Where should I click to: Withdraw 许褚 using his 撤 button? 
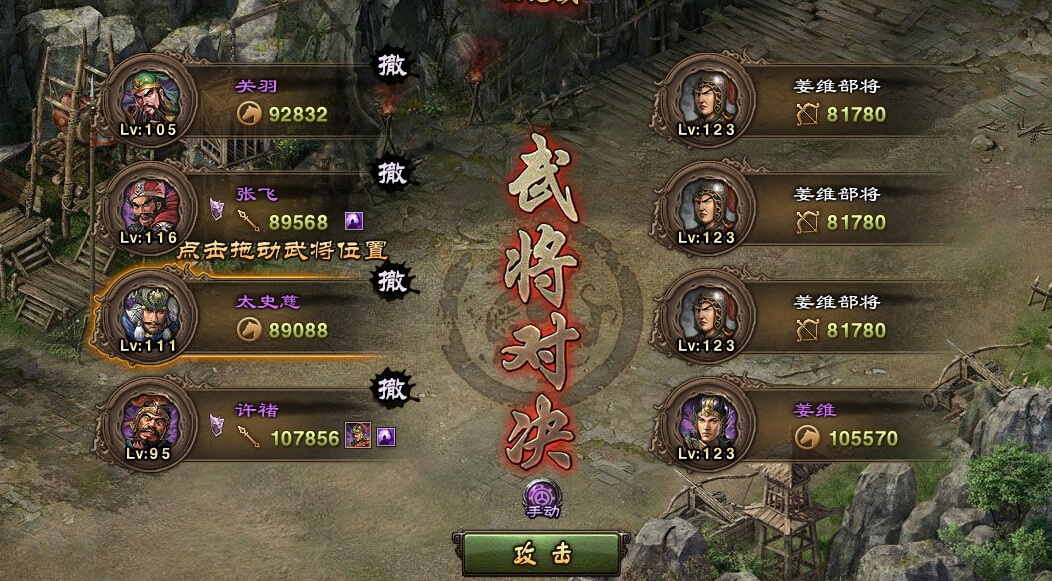coord(392,388)
